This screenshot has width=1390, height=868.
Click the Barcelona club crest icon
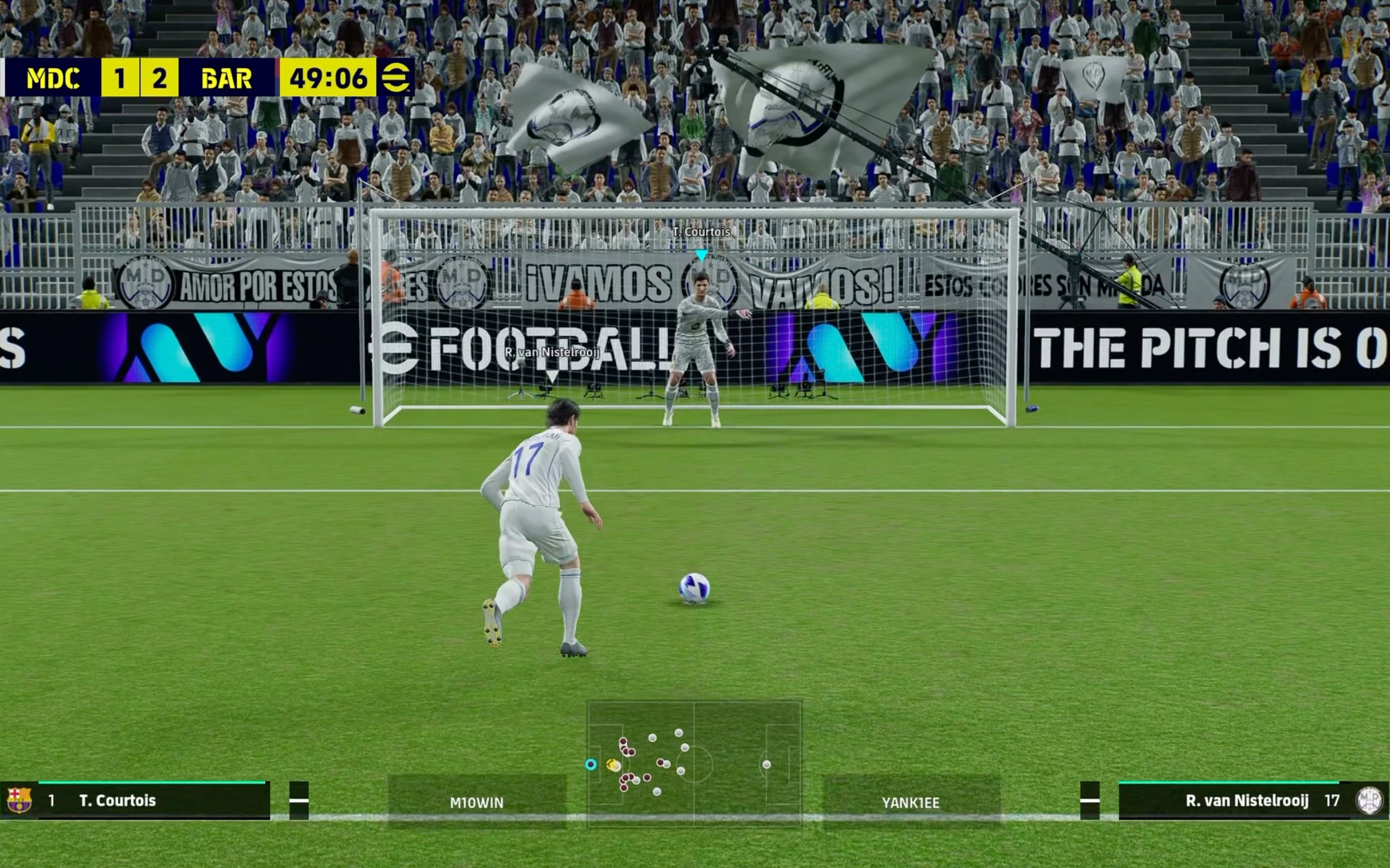[19, 800]
